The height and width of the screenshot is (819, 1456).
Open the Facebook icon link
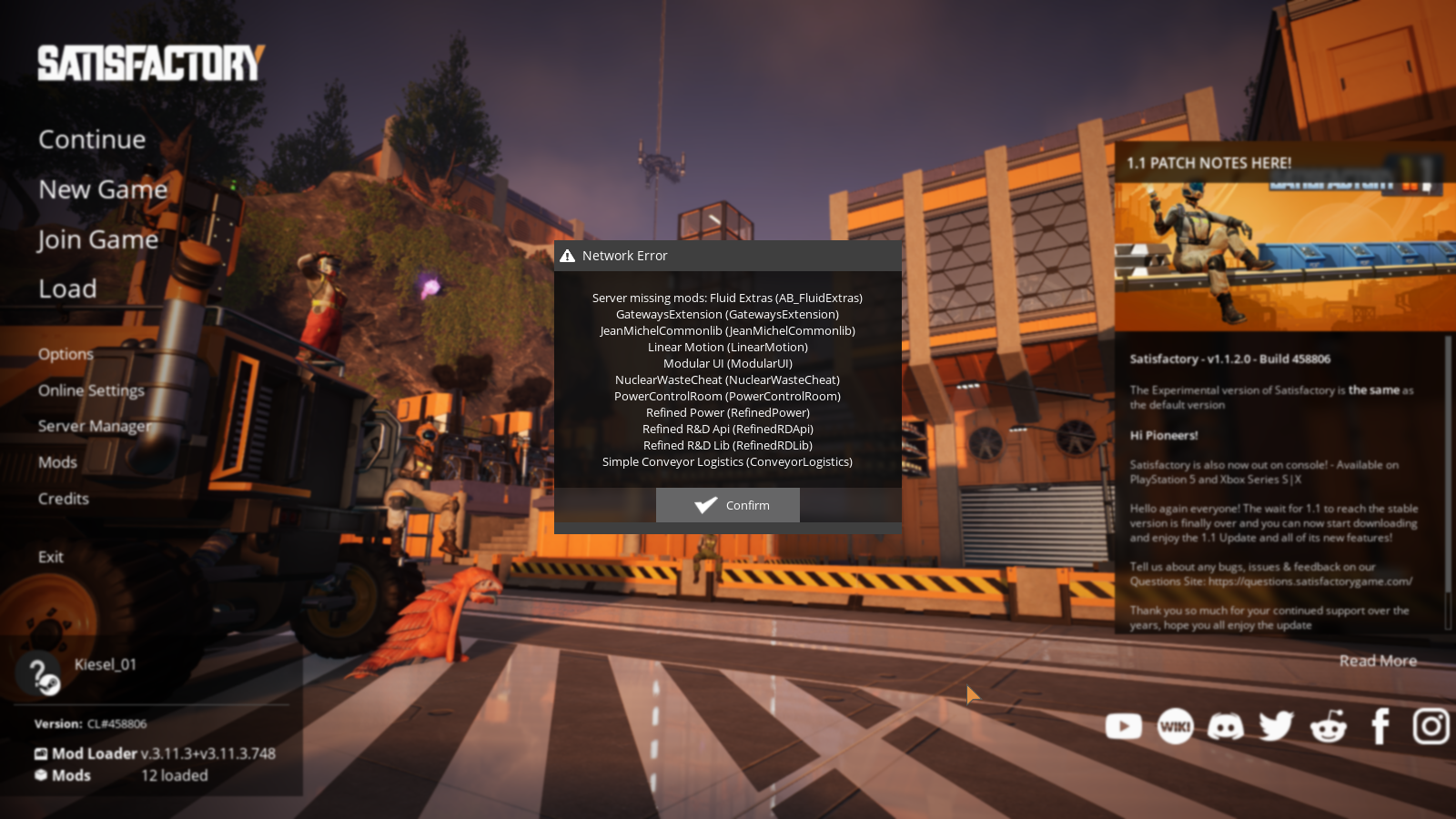pyautogui.click(x=1380, y=726)
